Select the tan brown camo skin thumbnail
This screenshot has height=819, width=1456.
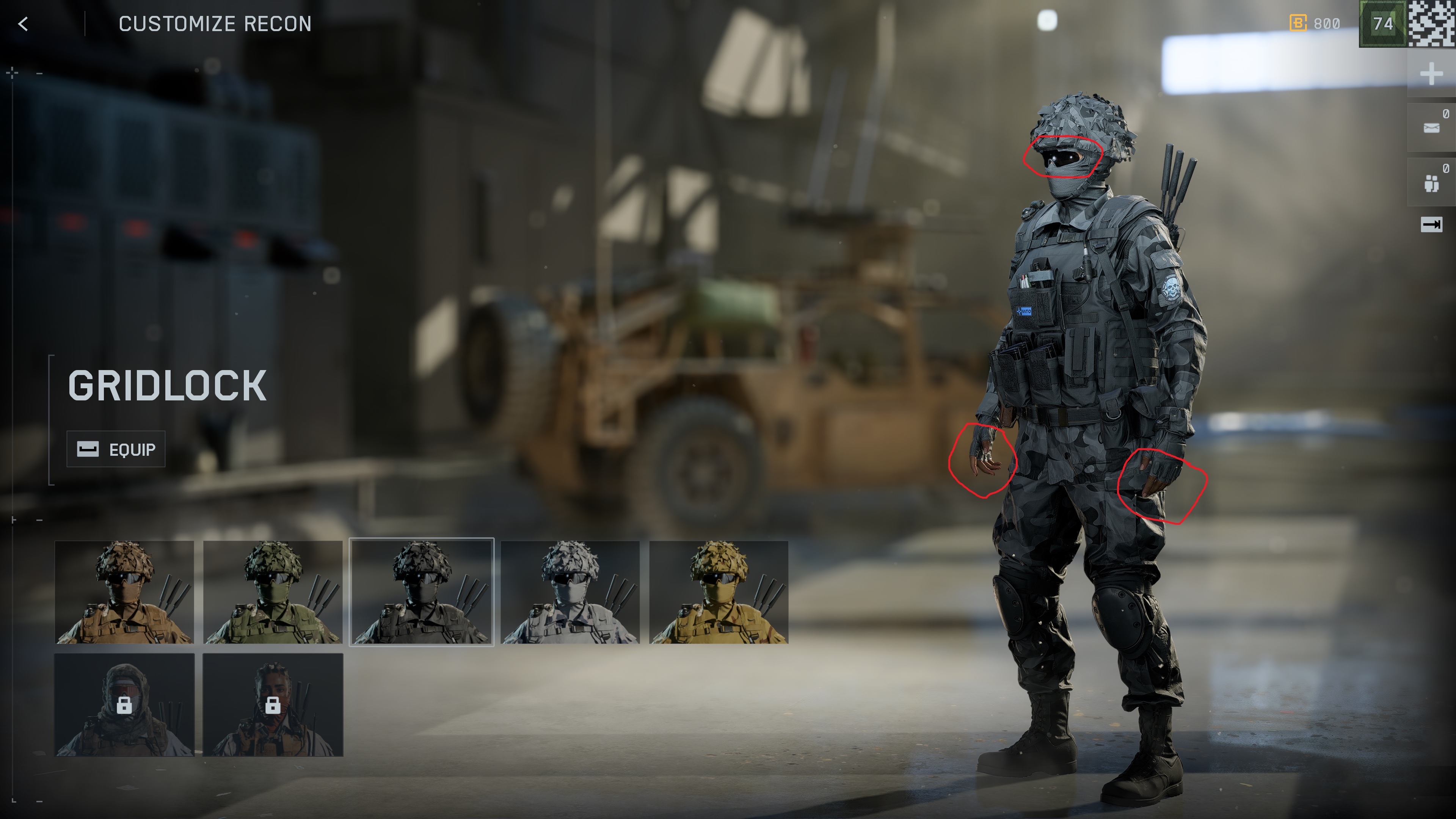pos(124,592)
